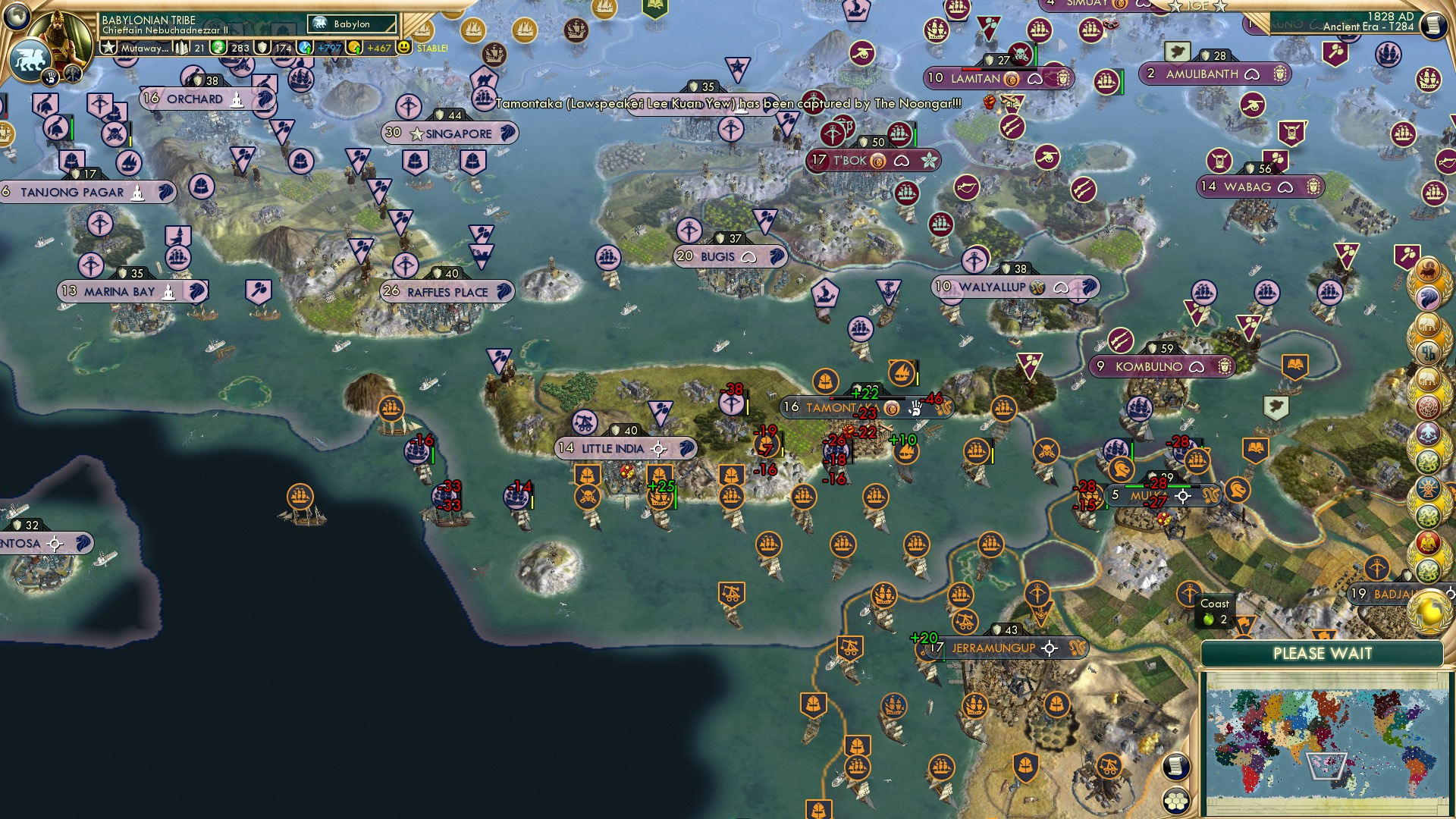Toggle strategic view with the hexagon icon
This screenshot has height=819, width=1456.
(x=1175, y=801)
